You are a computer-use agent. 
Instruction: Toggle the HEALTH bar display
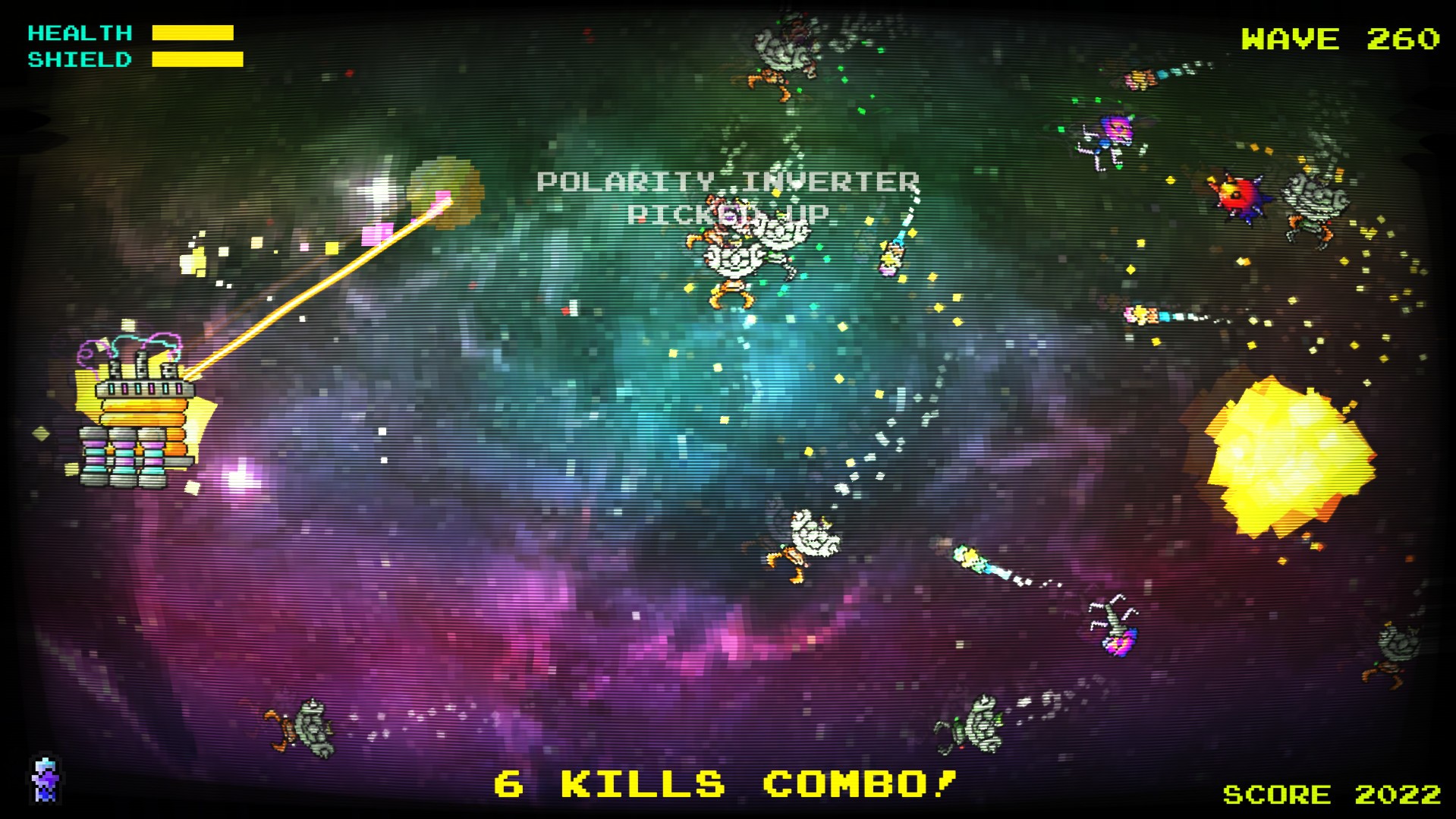coord(193,33)
